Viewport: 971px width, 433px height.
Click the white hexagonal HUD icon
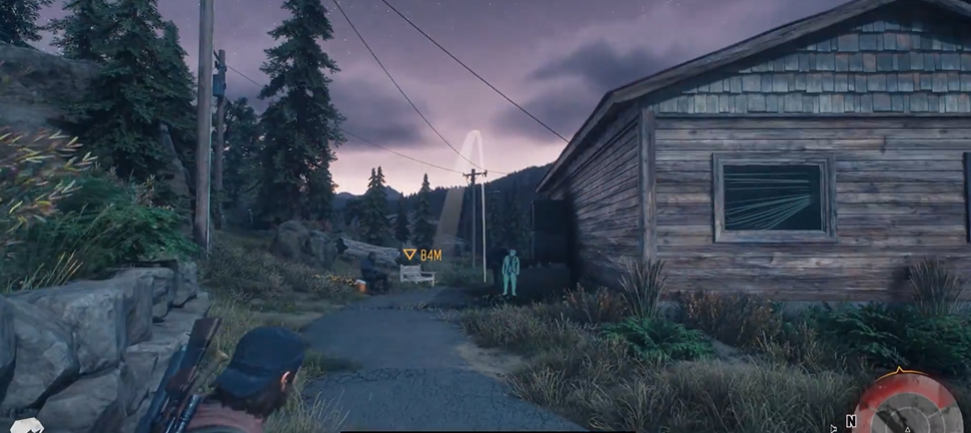coord(26,426)
